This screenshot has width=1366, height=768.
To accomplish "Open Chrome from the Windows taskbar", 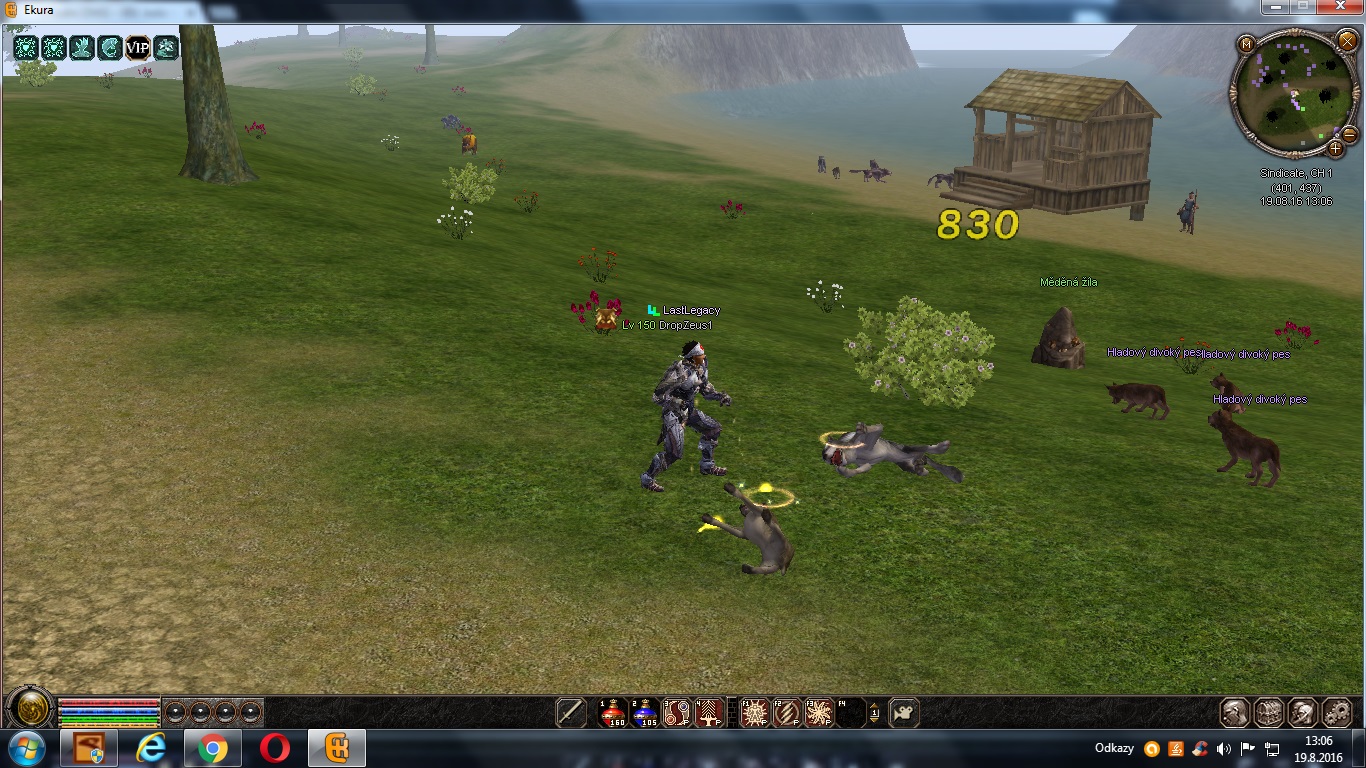I will point(212,748).
